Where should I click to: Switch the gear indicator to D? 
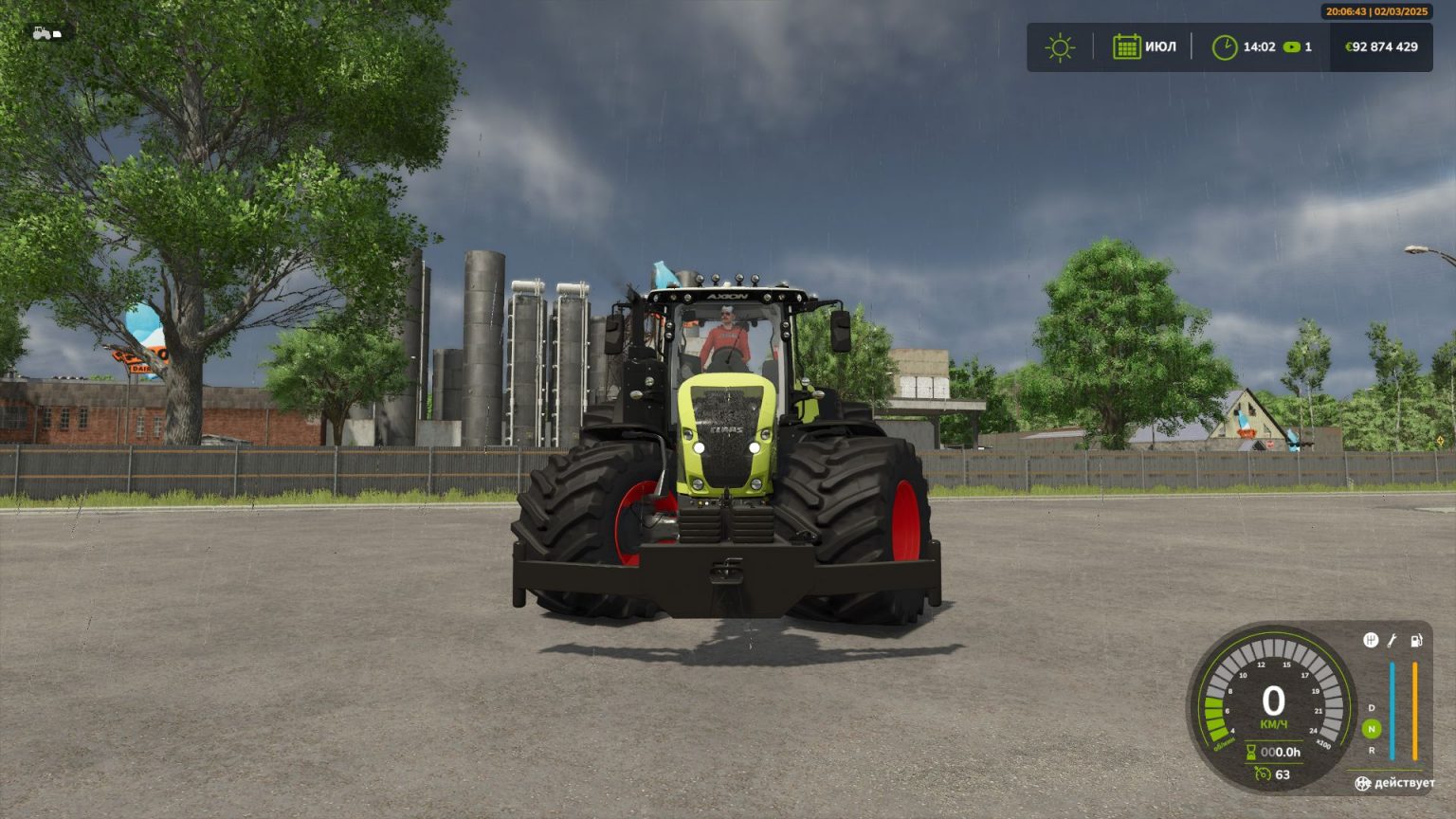(x=1371, y=708)
